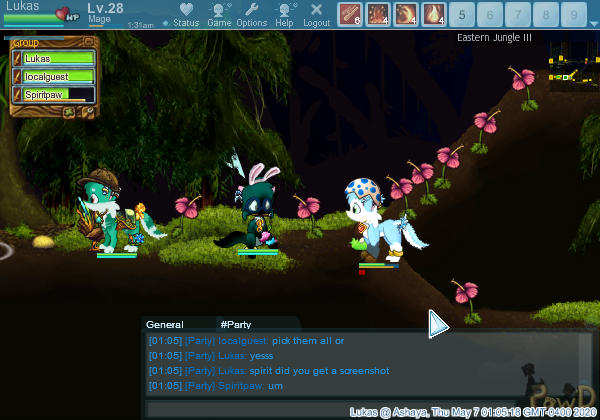Open the Options wrench menu
This screenshot has height=420, width=600.
click(x=252, y=13)
